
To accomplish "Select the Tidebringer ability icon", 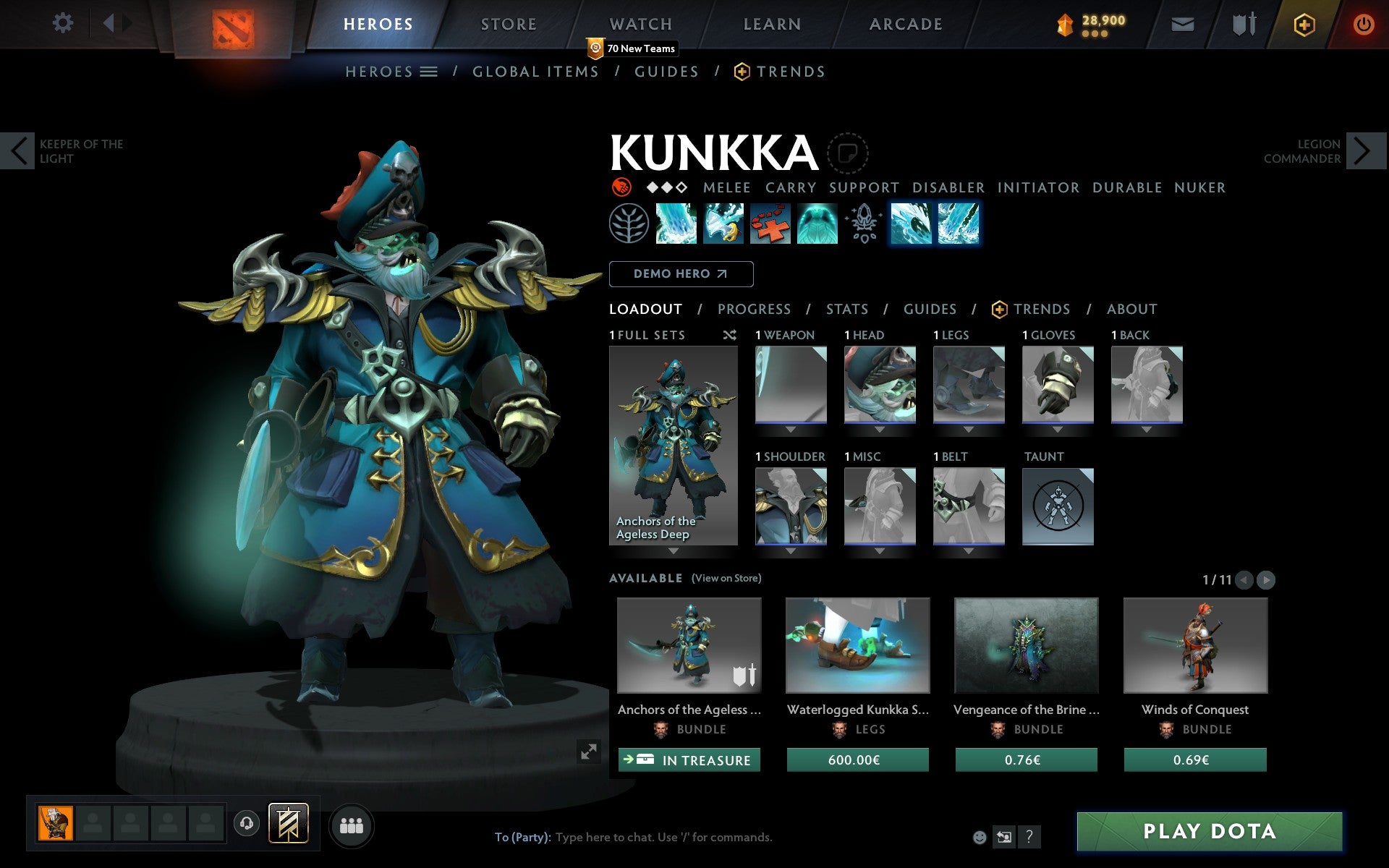I will [723, 224].
